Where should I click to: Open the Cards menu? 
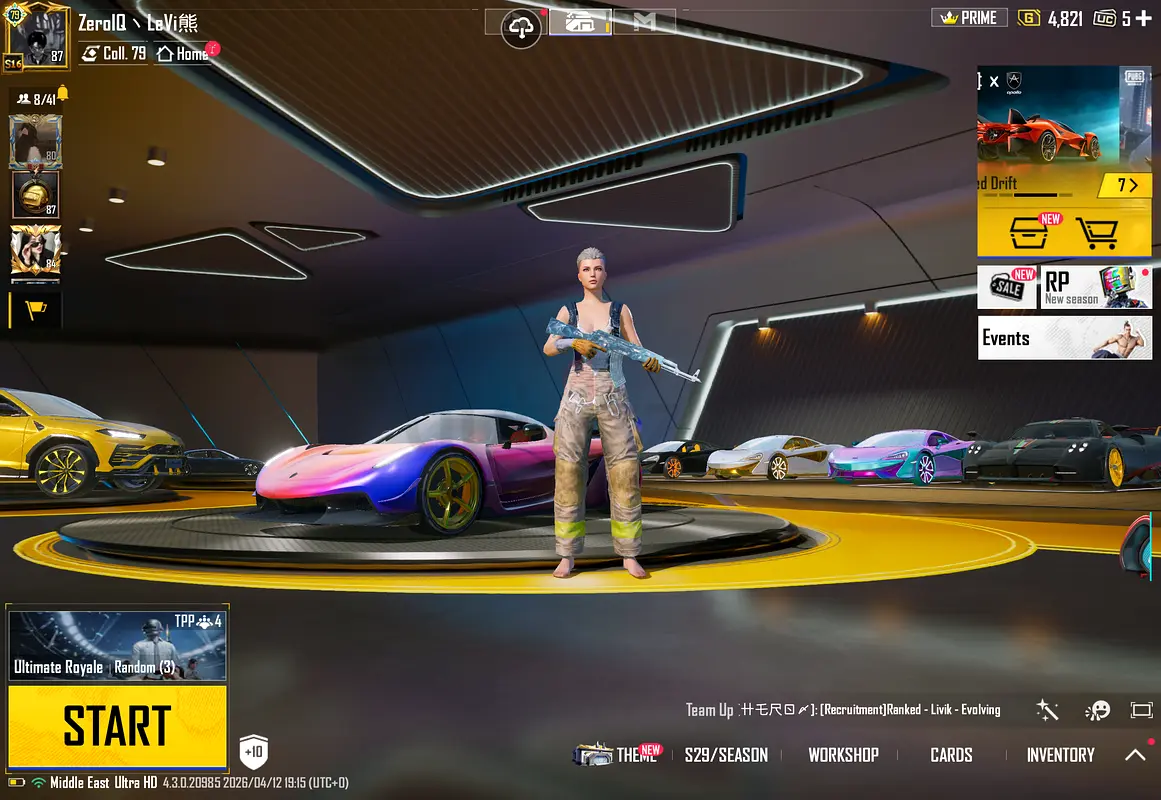[x=951, y=755]
